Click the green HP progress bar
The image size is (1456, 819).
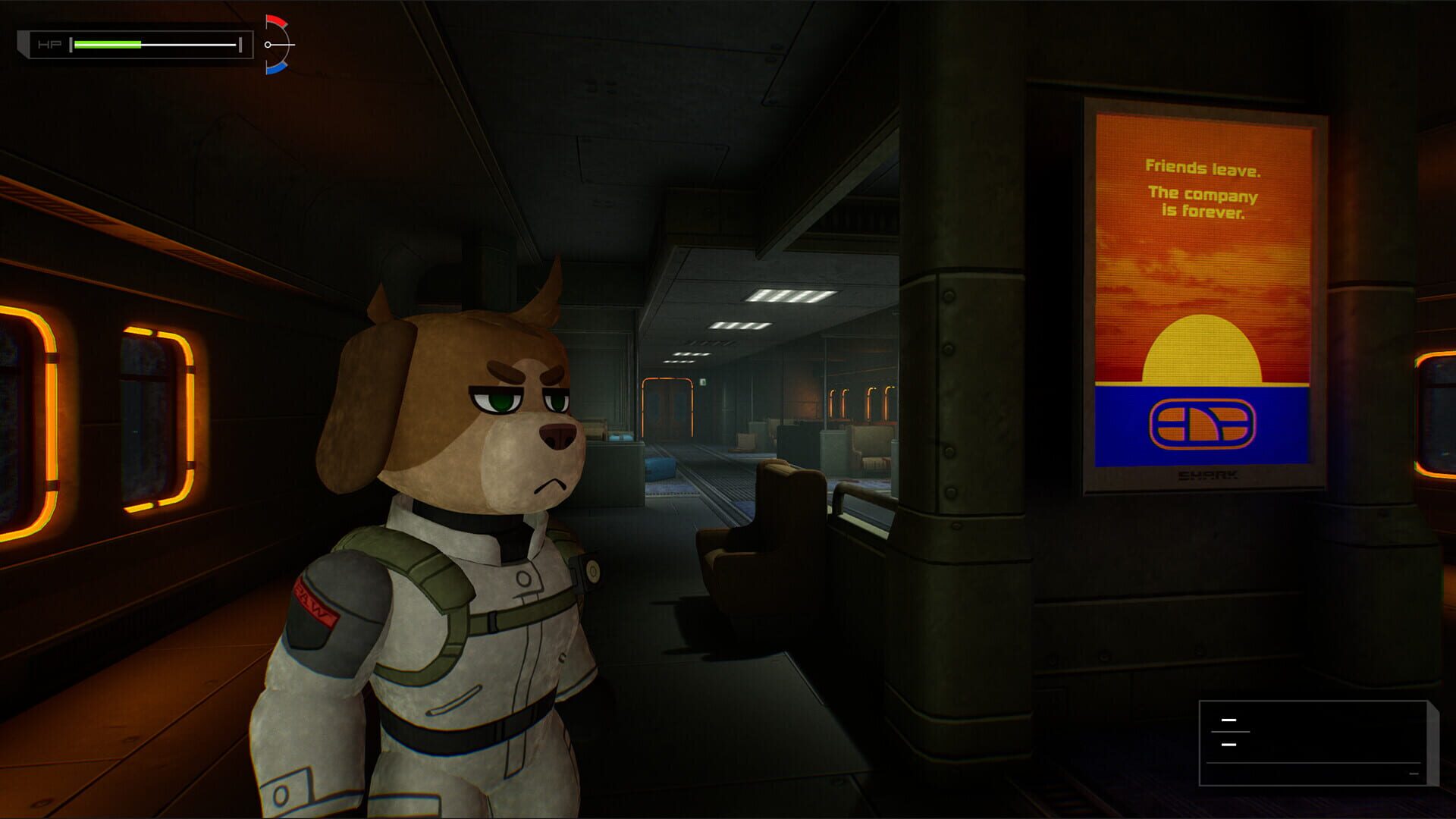[106, 43]
